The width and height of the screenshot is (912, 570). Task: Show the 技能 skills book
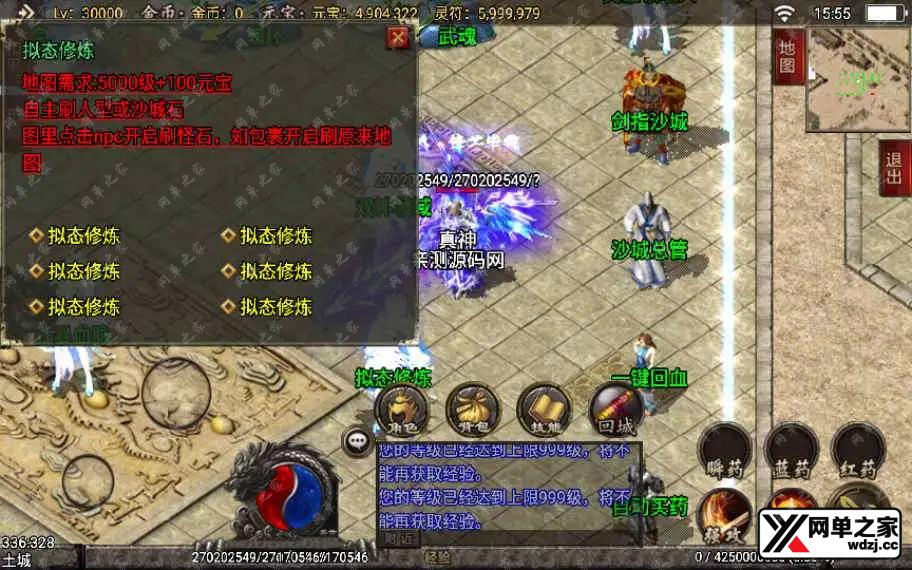[x=544, y=409]
